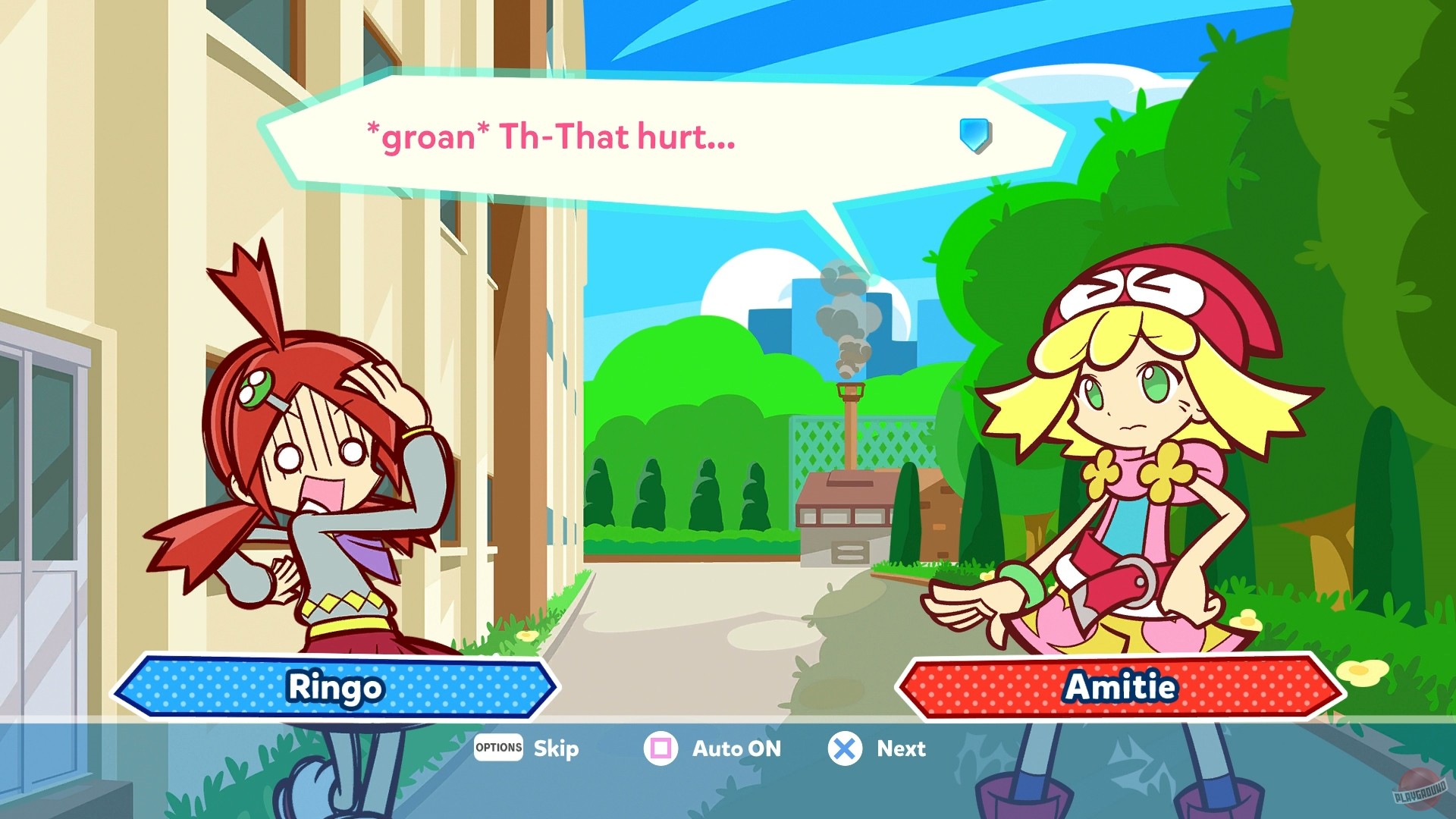Click the pink dialogue text to fast-forward
The width and height of the screenshot is (1456, 819).
[x=548, y=136]
